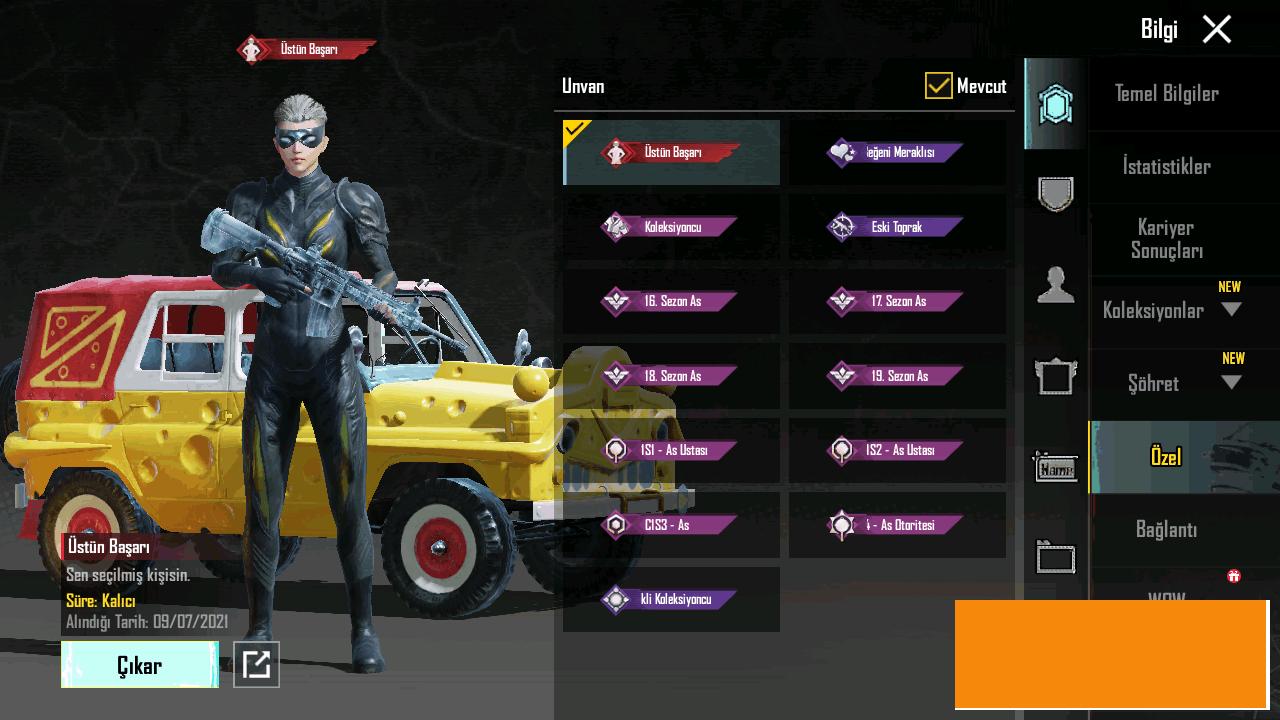Close the Bilgi info panel

(1216, 29)
